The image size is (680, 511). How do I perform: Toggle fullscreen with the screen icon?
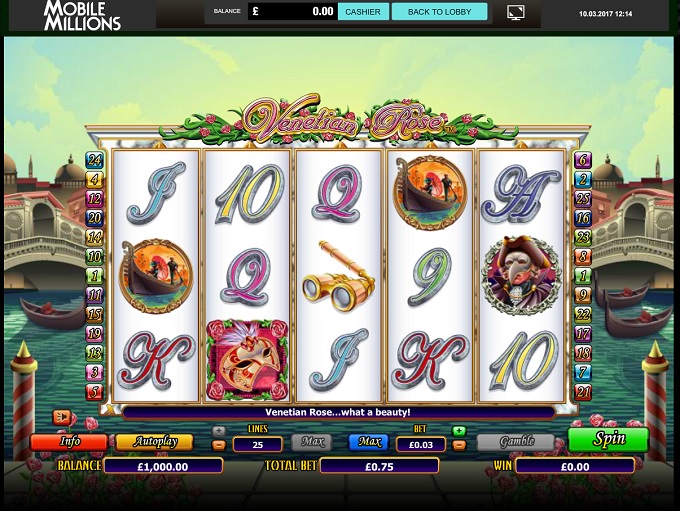tap(516, 13)
